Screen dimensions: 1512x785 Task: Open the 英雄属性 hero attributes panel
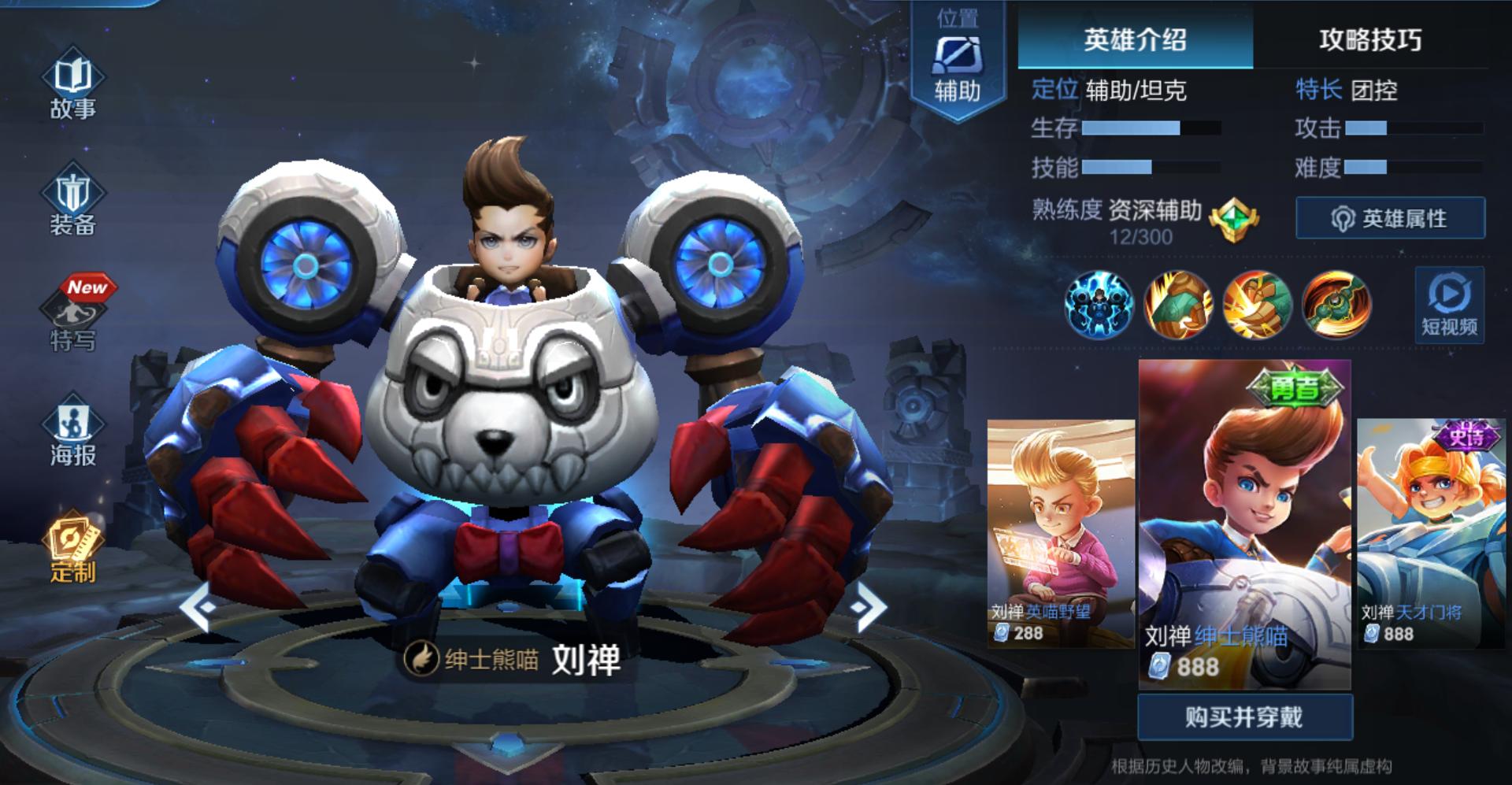click(1391, 218)
